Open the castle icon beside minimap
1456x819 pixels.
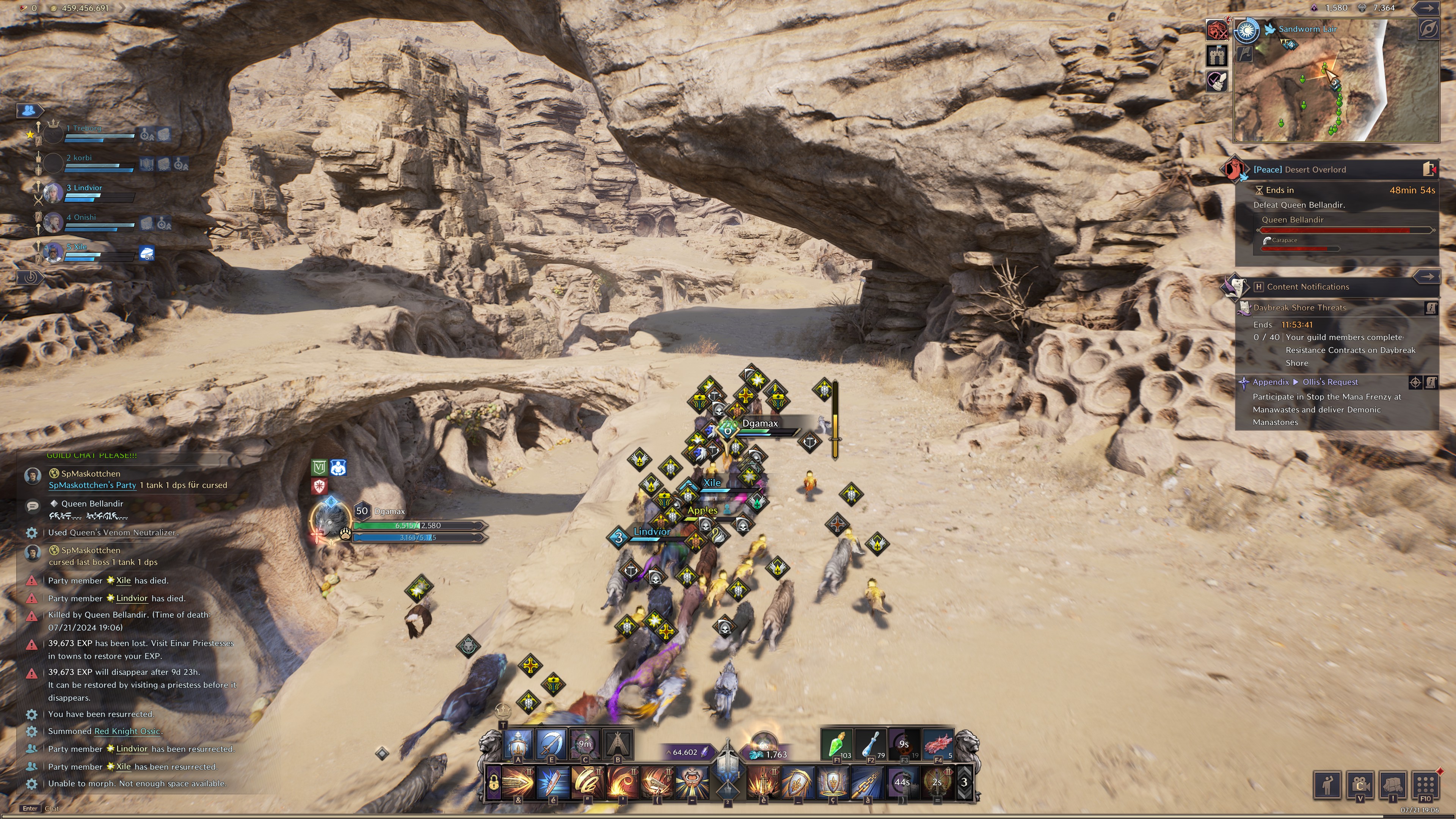click(1216, 55)
